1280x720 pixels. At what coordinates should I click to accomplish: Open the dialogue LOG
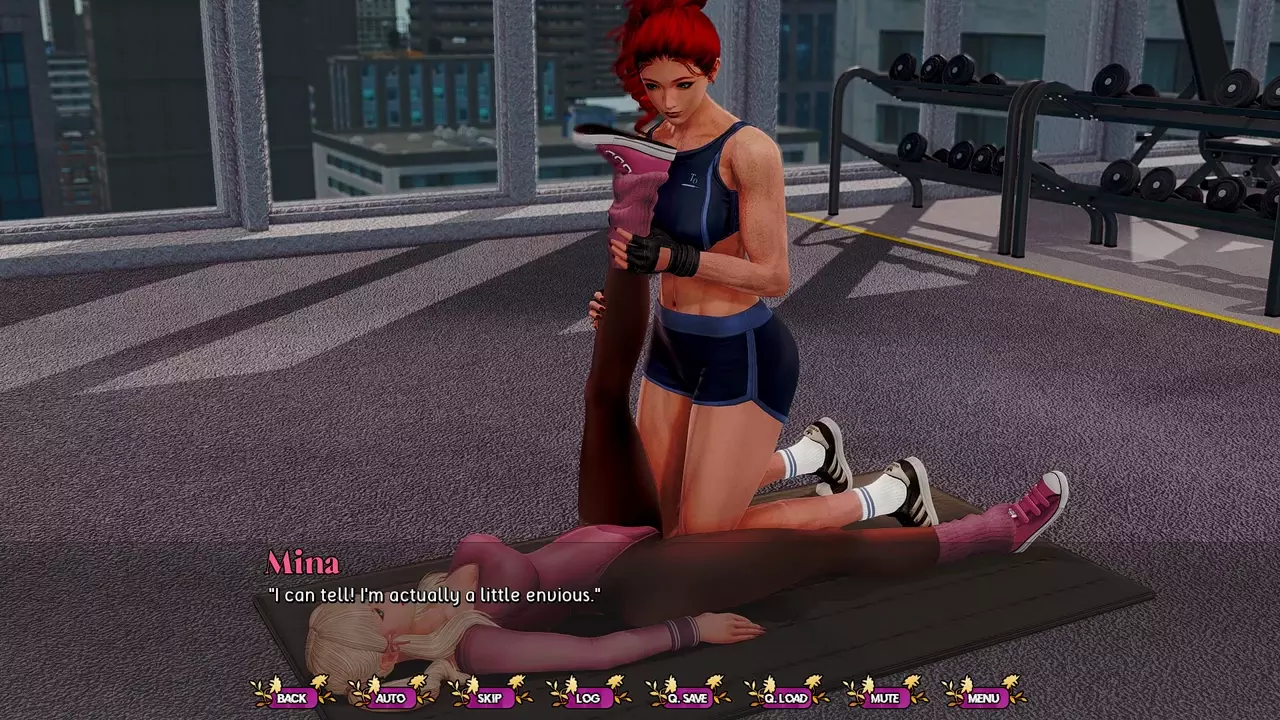pyautogui.click(x=588, y=698)
